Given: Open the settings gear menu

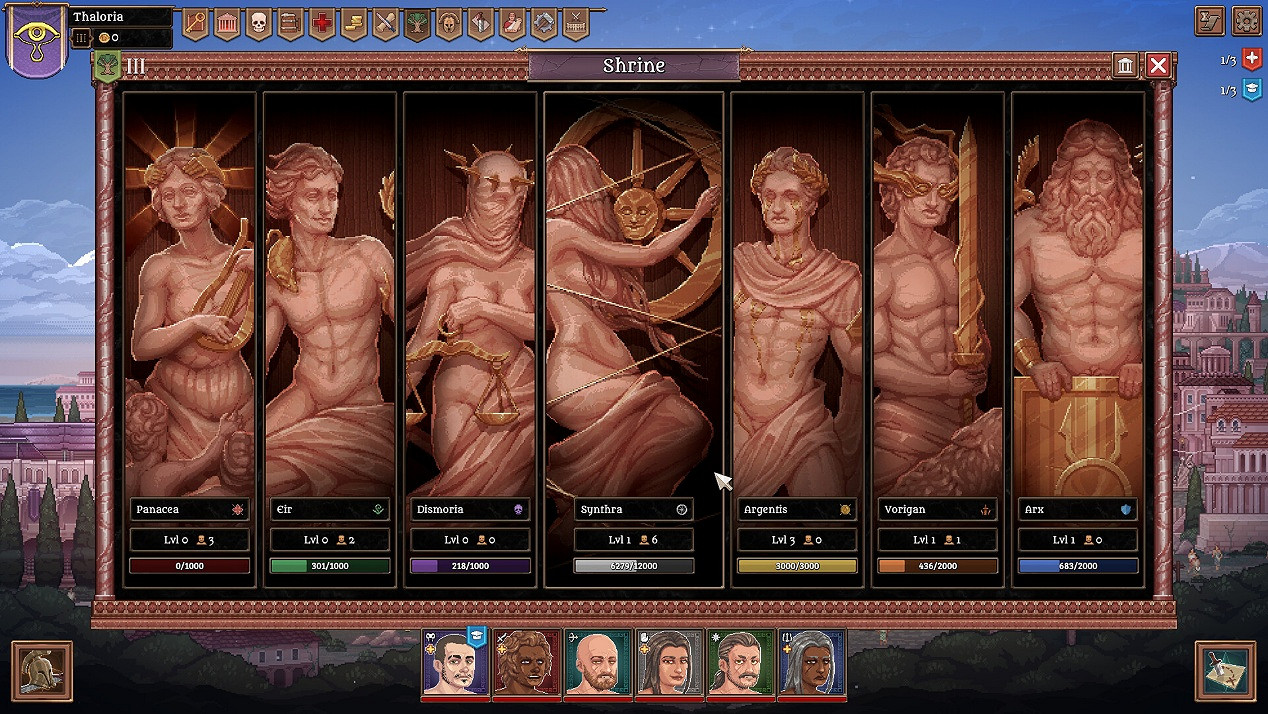Looking at the screenshot, I should coord(1246,21).
